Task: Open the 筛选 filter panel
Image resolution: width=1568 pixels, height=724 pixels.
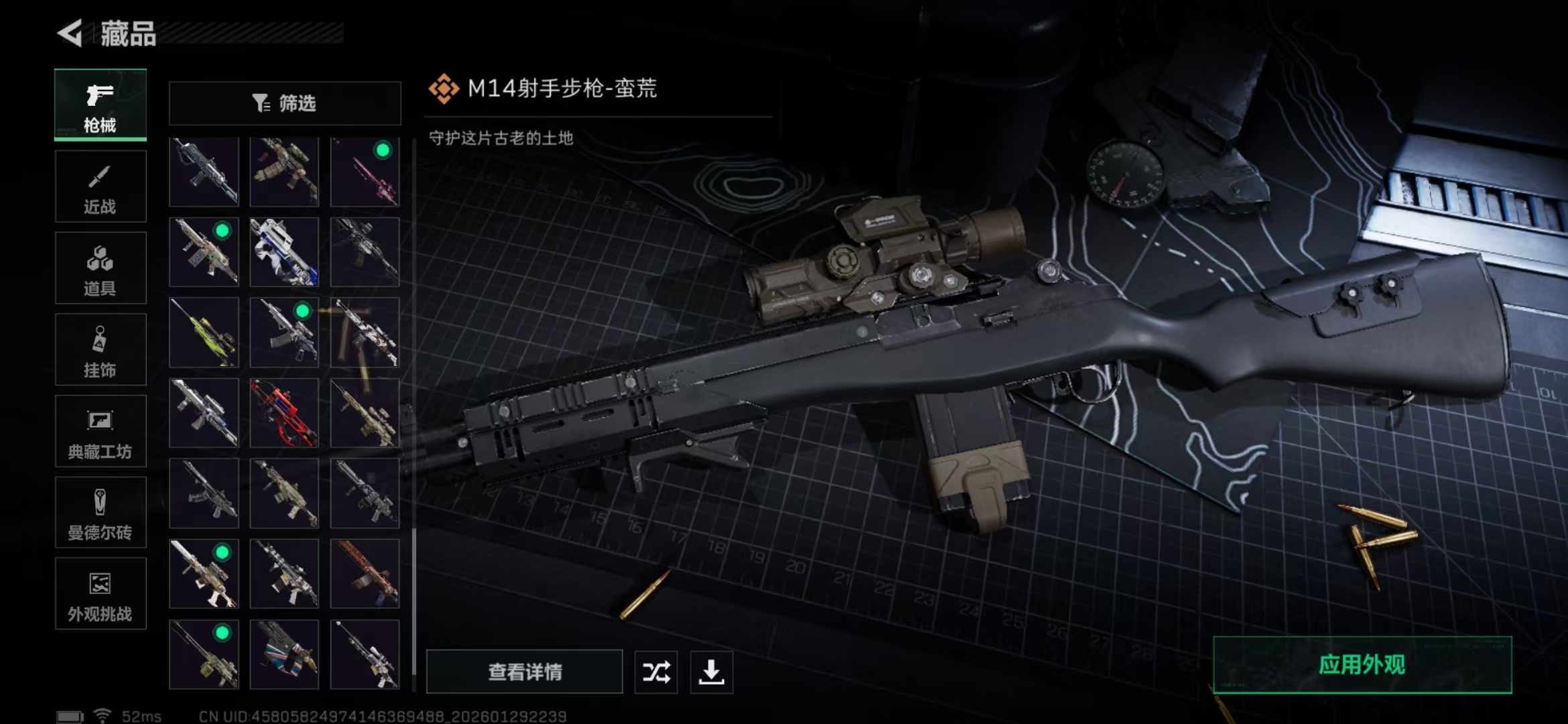Action: point(284,103)
